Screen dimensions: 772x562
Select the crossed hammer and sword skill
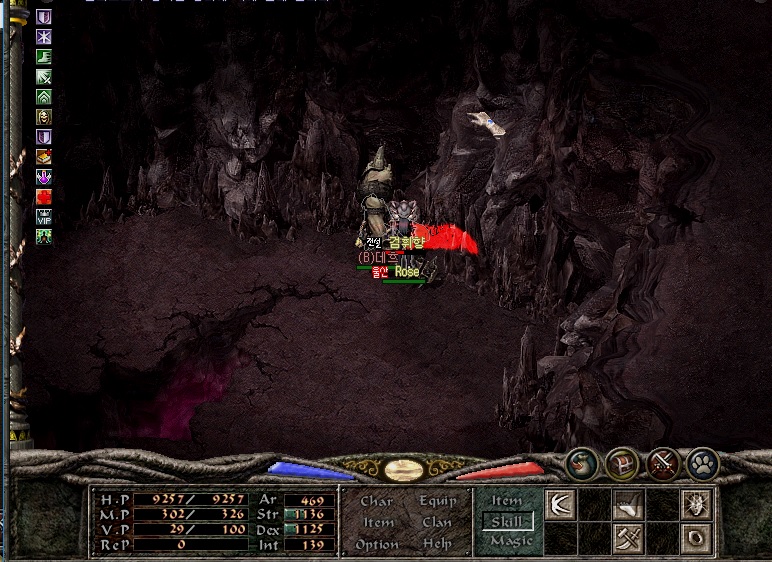pyautogui.click(x=628, y=538)
